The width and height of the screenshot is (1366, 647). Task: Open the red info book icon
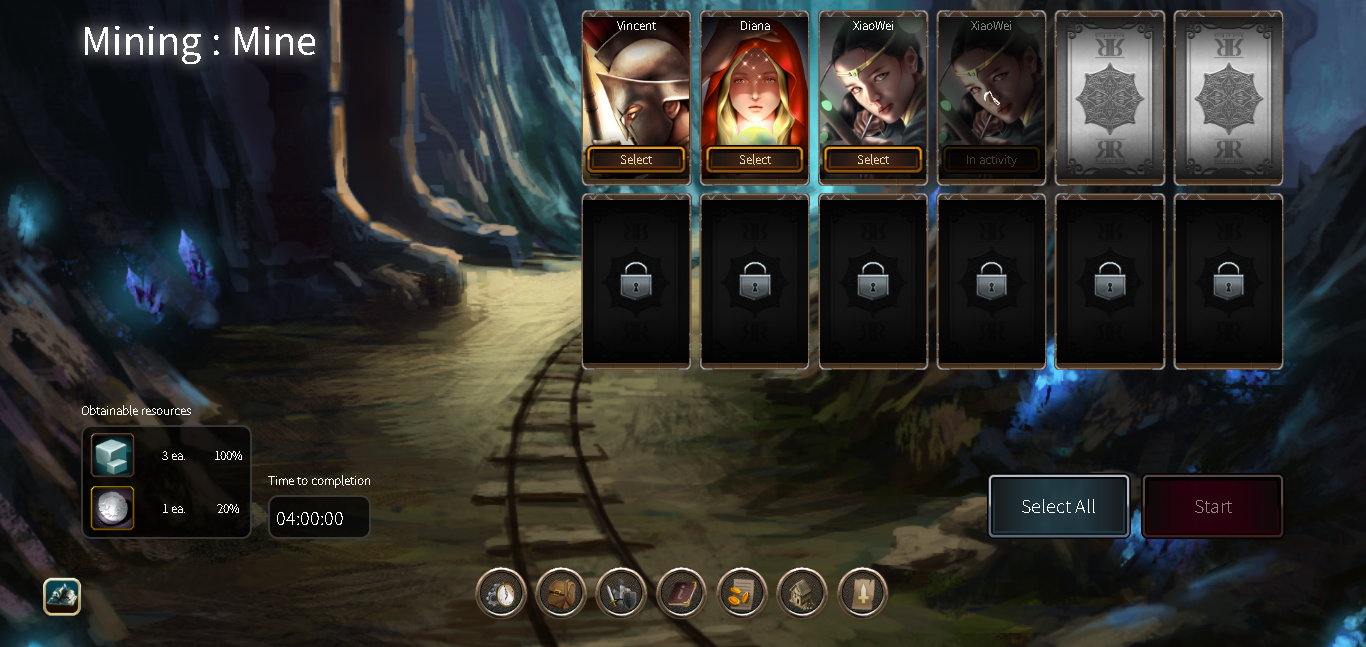(x=681, y=594)
